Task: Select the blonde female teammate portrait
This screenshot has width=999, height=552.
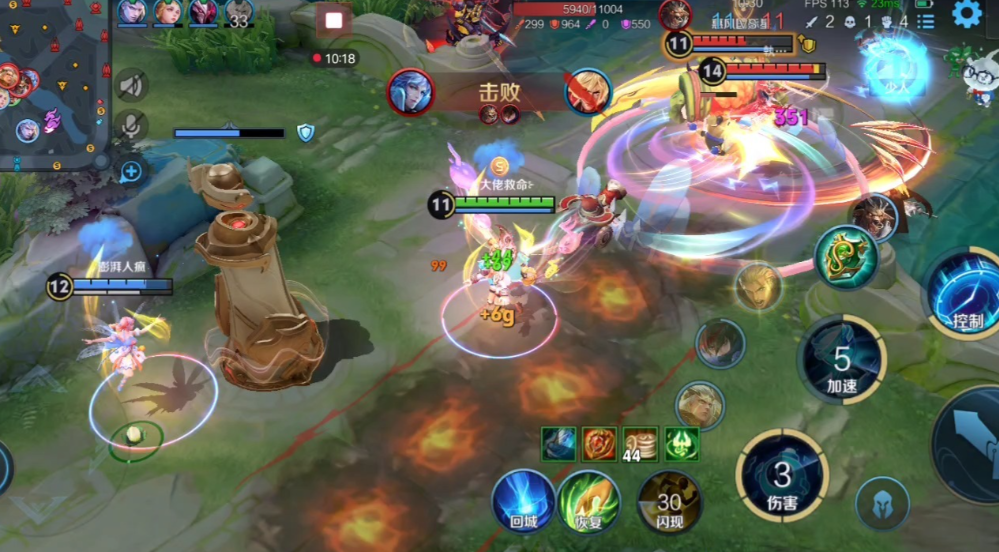Action: click(166, 12)
